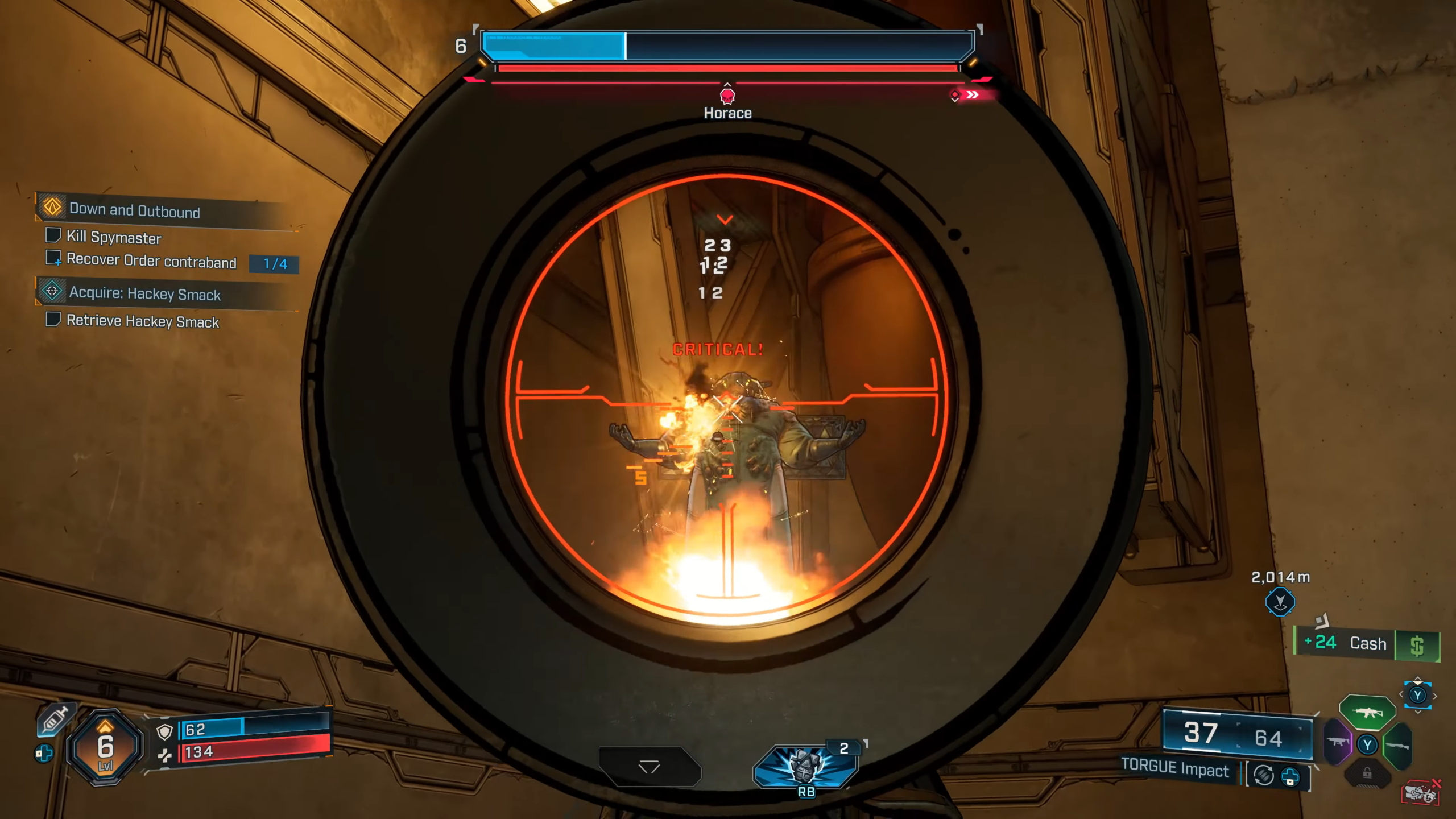Viewport: 1456px width, 819px height.
Task: Open the Acquire: Hackey Smack tracker entry
Action: [144, 293]
